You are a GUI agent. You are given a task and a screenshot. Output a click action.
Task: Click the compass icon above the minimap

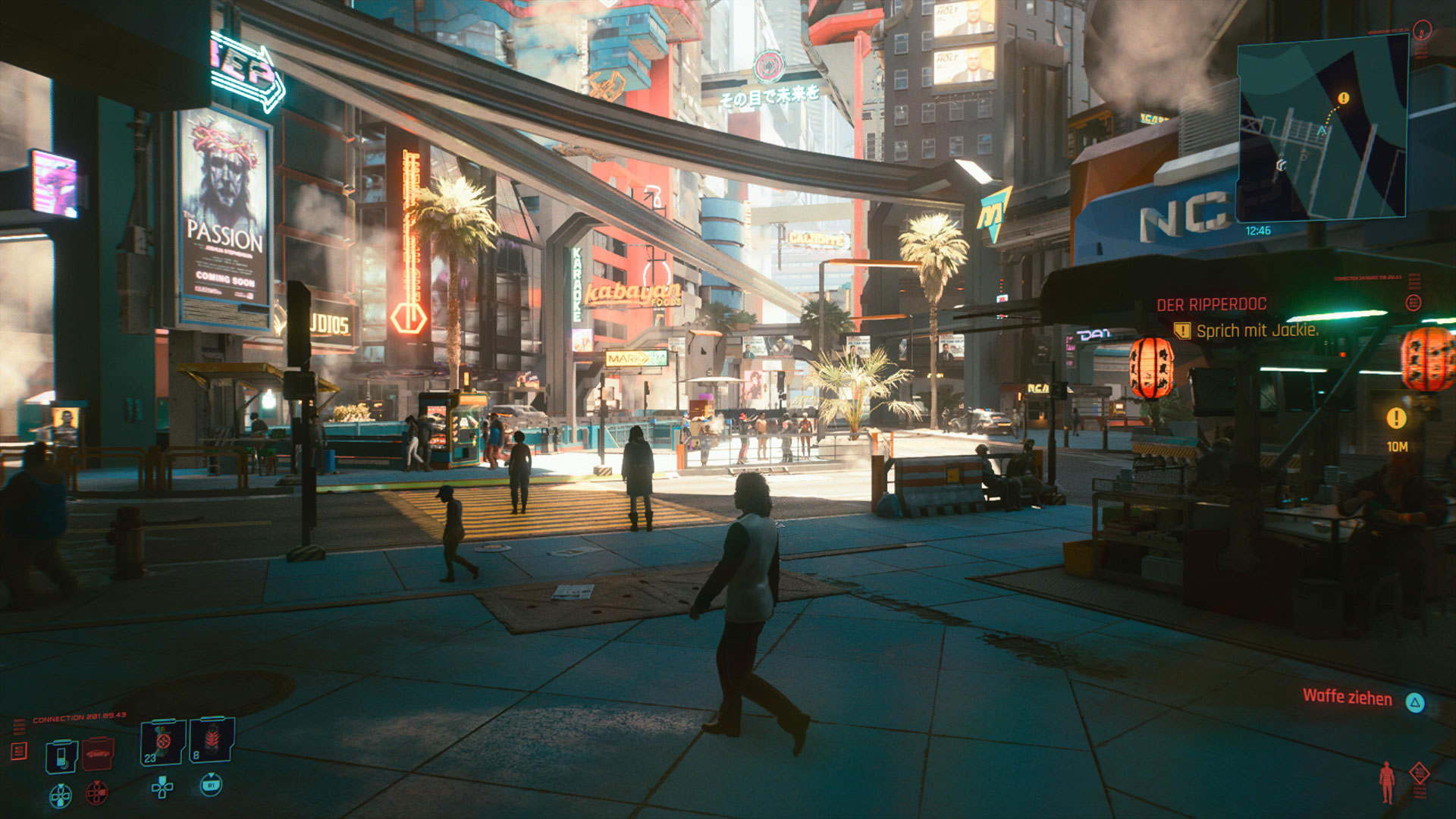click(1423, 30)
